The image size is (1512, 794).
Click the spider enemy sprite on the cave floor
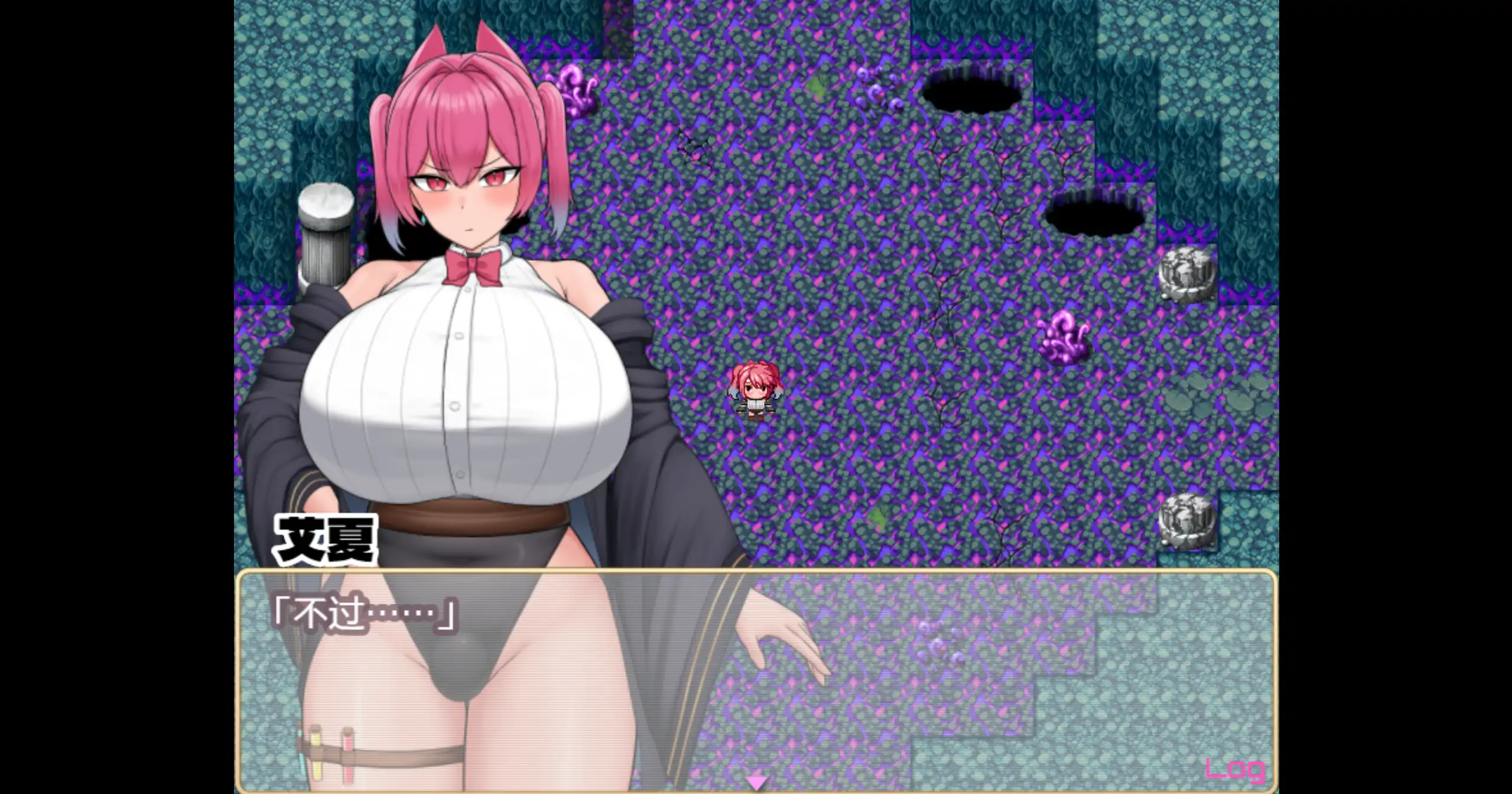tap(693, 148)
